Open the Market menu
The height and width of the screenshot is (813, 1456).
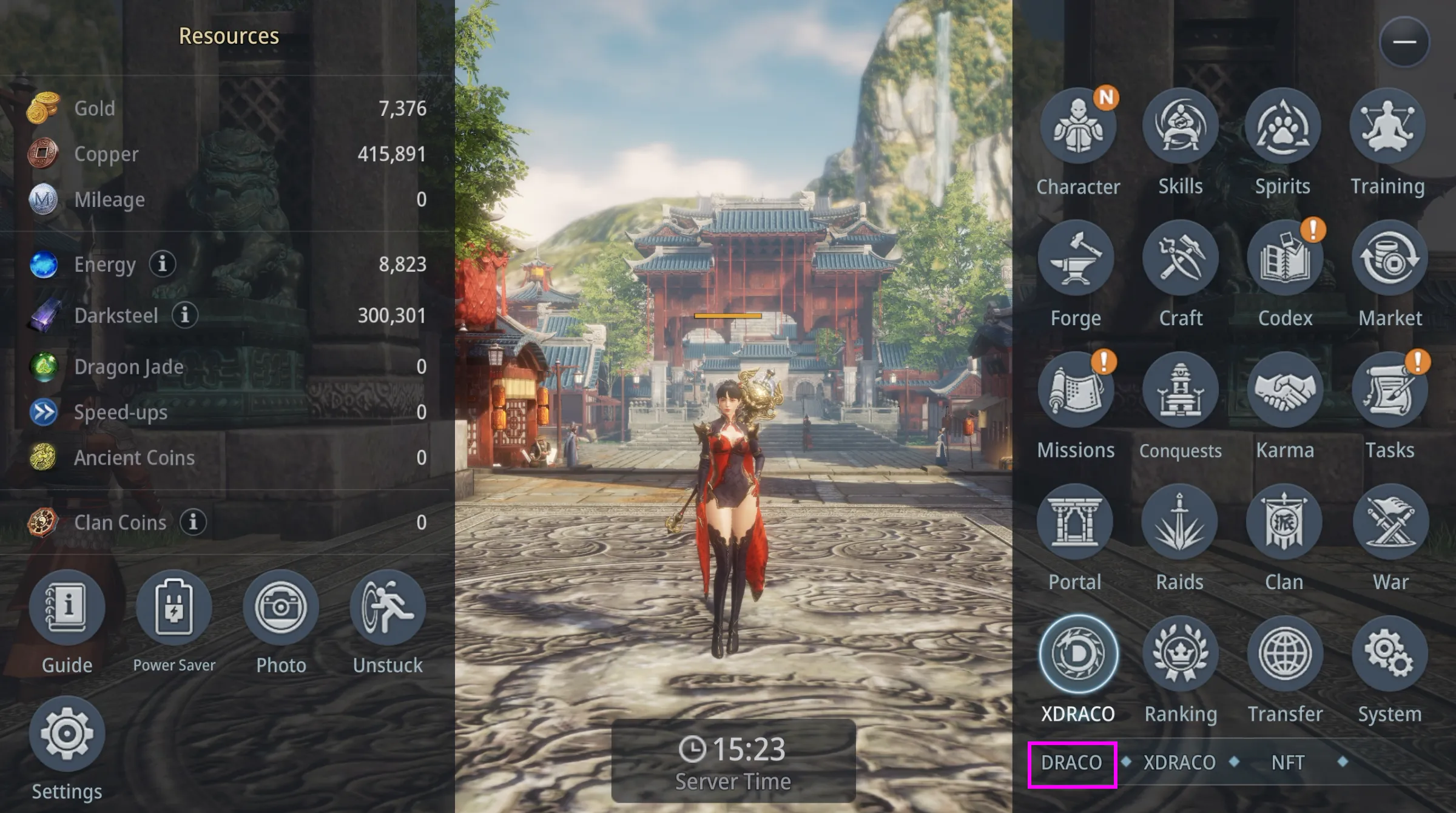1389,258
